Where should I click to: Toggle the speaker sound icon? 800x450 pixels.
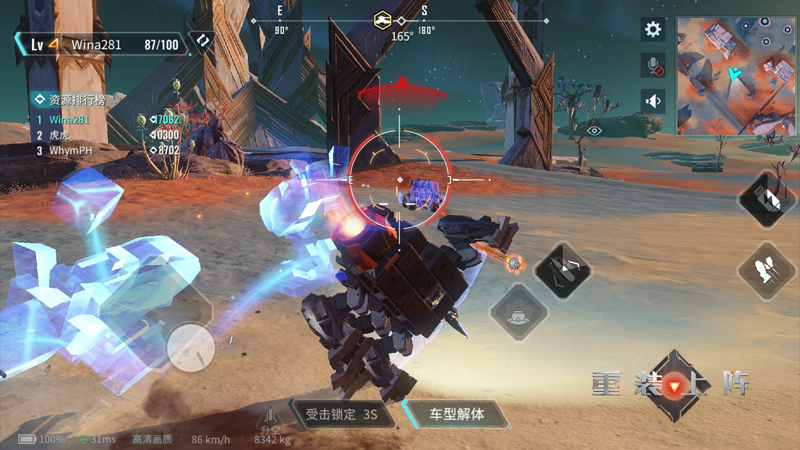click(653, 101)
